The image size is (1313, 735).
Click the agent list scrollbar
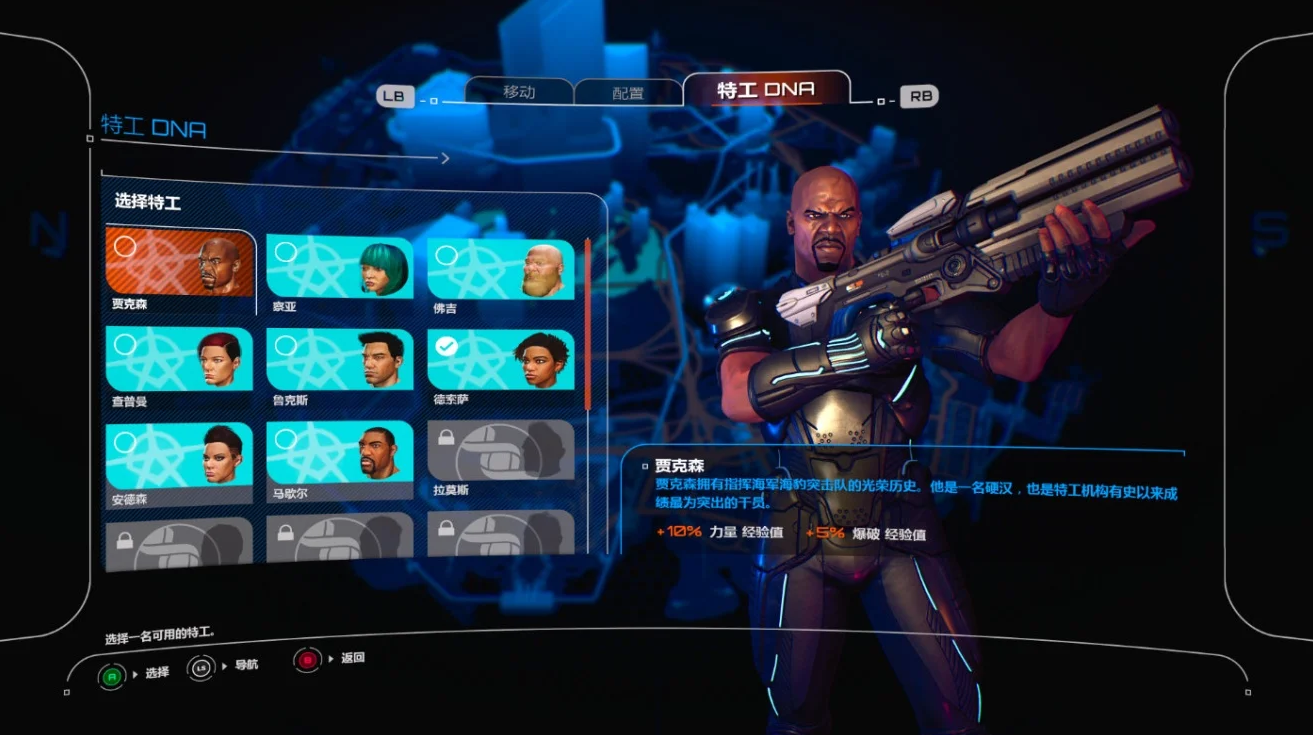(x=588, y=322)
